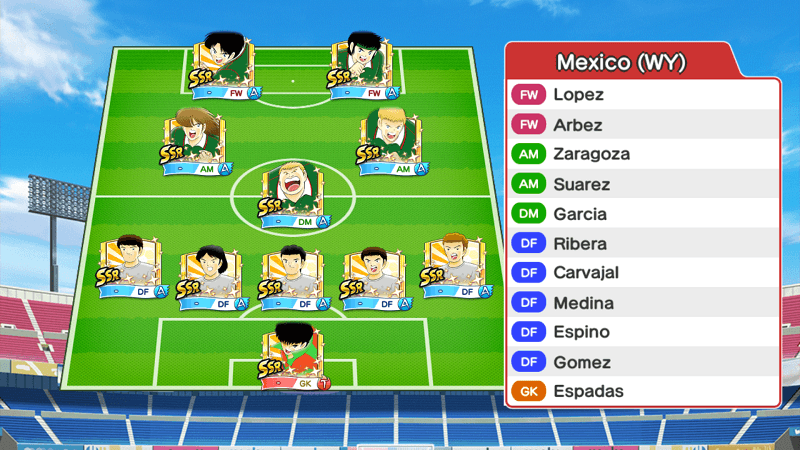
Task: Select Suarez in the lineup list
Action: click(642, 184)
